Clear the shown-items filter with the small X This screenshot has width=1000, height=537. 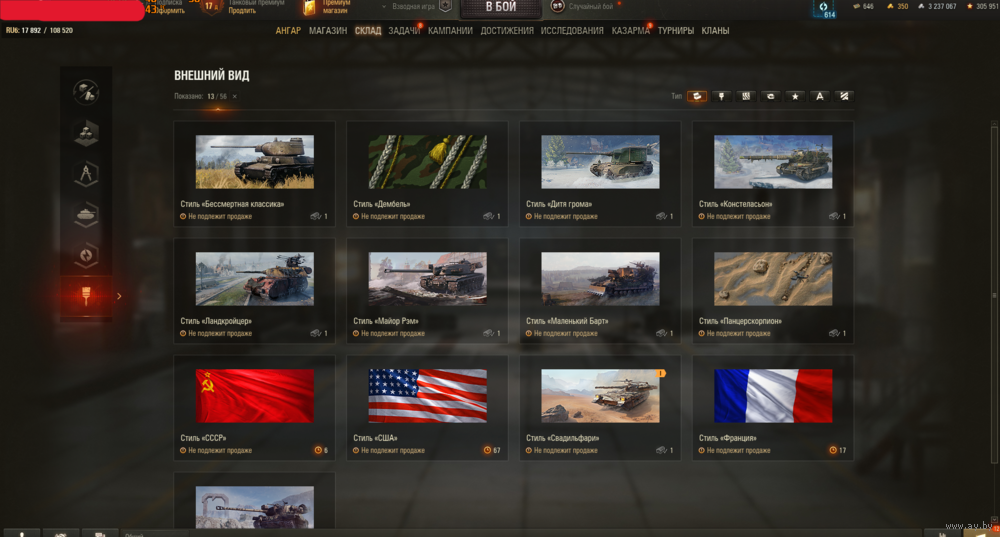coord(235,96)
